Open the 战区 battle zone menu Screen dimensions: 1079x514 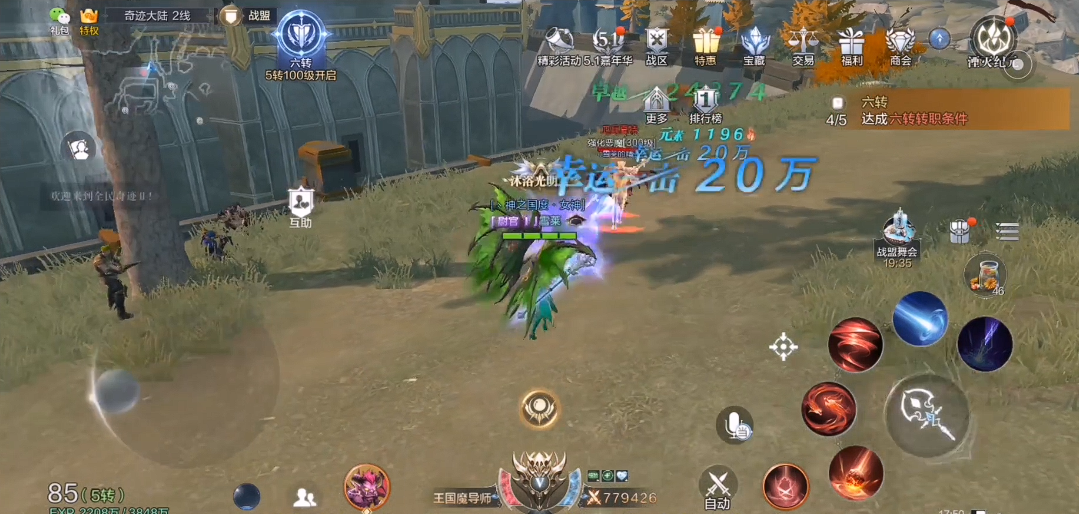coord(656,42)
